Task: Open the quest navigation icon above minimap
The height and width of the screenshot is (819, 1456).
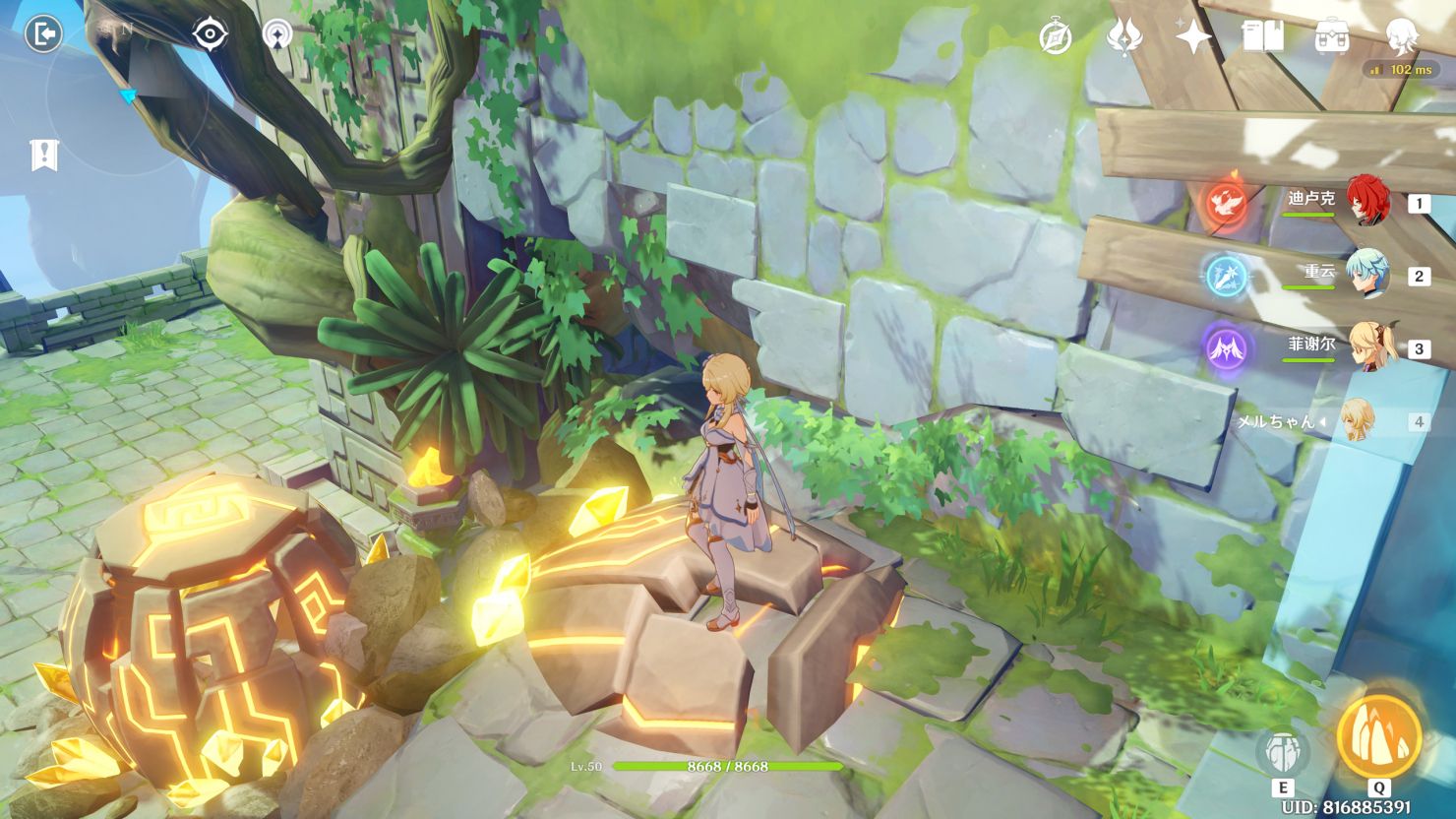Action: [x=278, y=31]
